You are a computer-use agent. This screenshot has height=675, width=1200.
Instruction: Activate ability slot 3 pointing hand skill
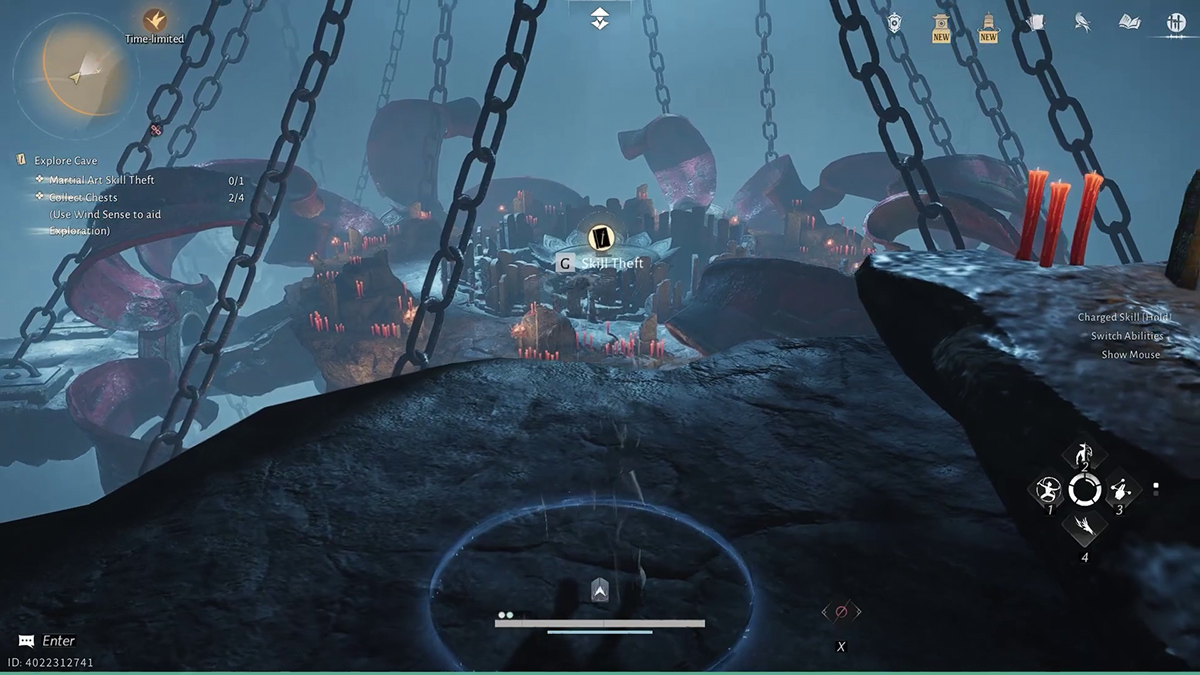[1119, 490]
